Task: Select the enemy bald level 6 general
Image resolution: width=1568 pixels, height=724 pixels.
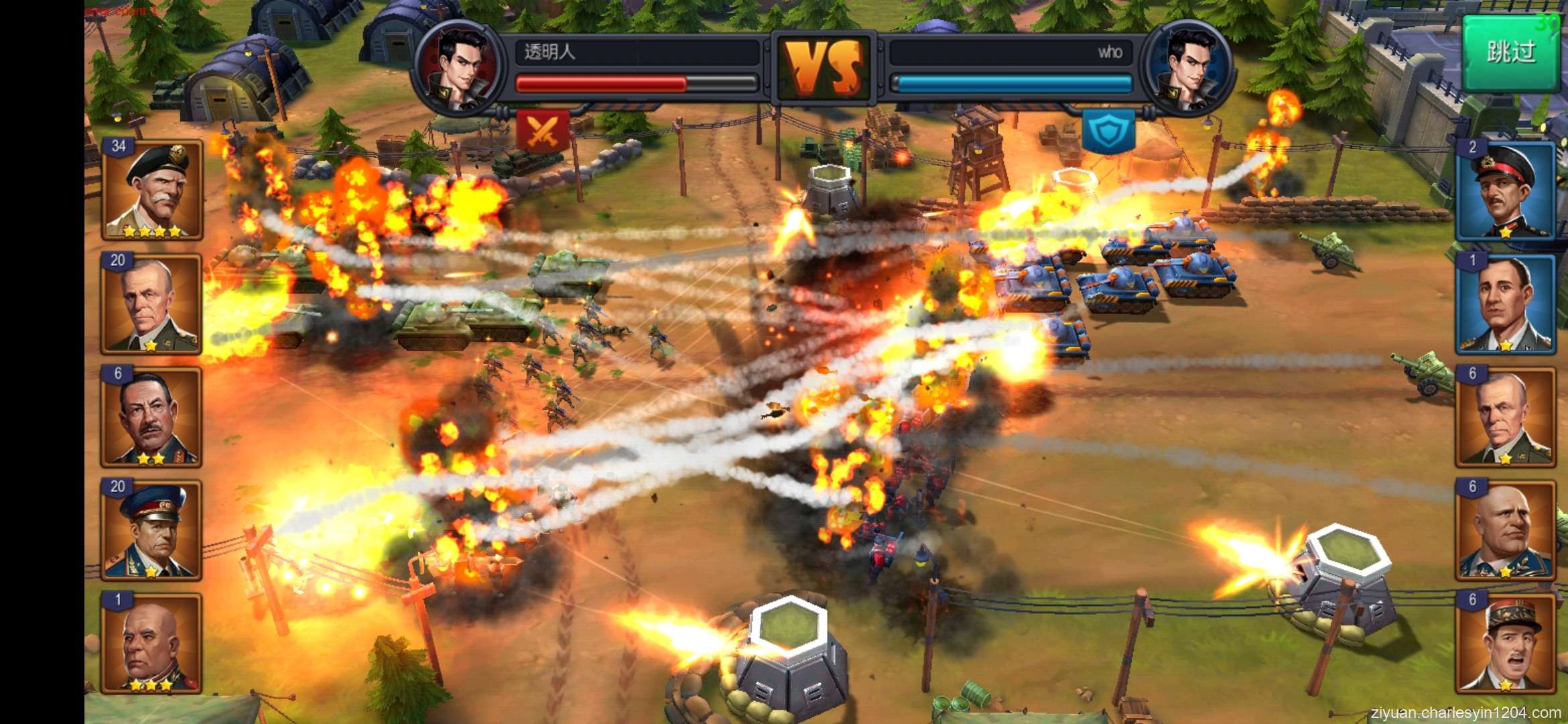Action: (x=1506, y=530)
